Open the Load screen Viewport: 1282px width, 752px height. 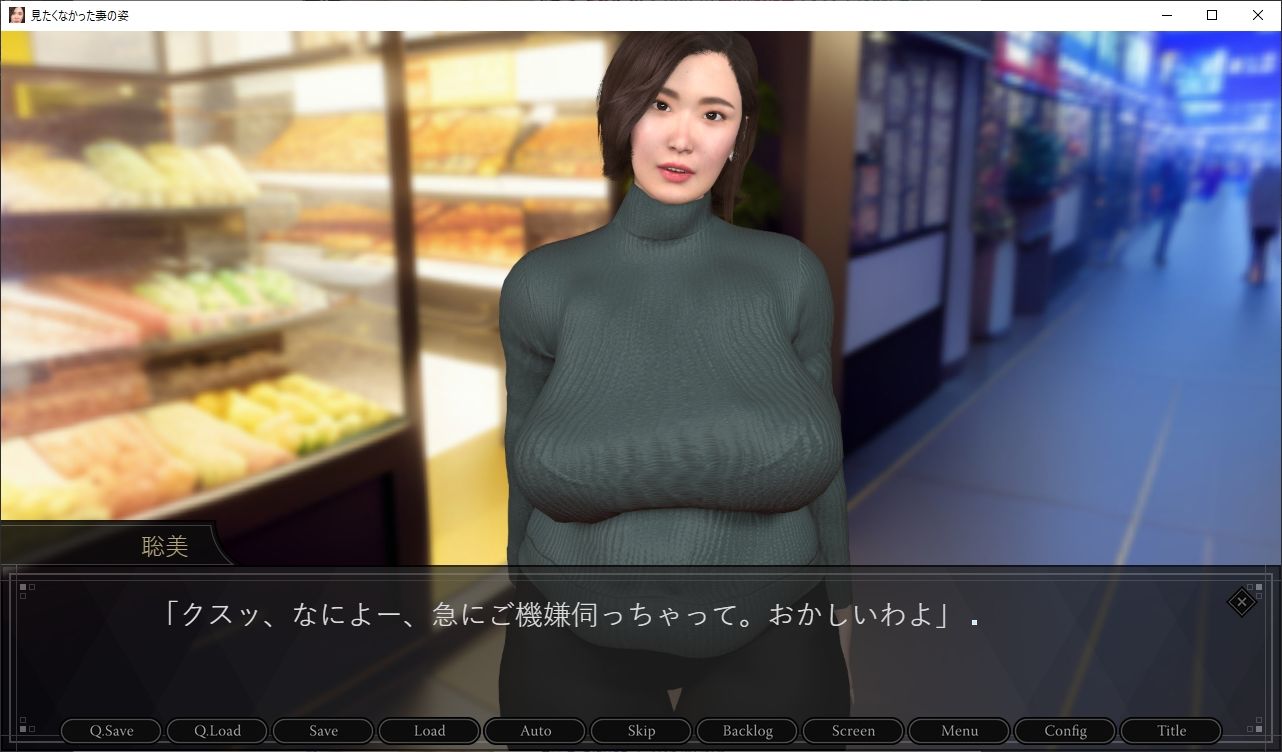(x=428, y=730)
